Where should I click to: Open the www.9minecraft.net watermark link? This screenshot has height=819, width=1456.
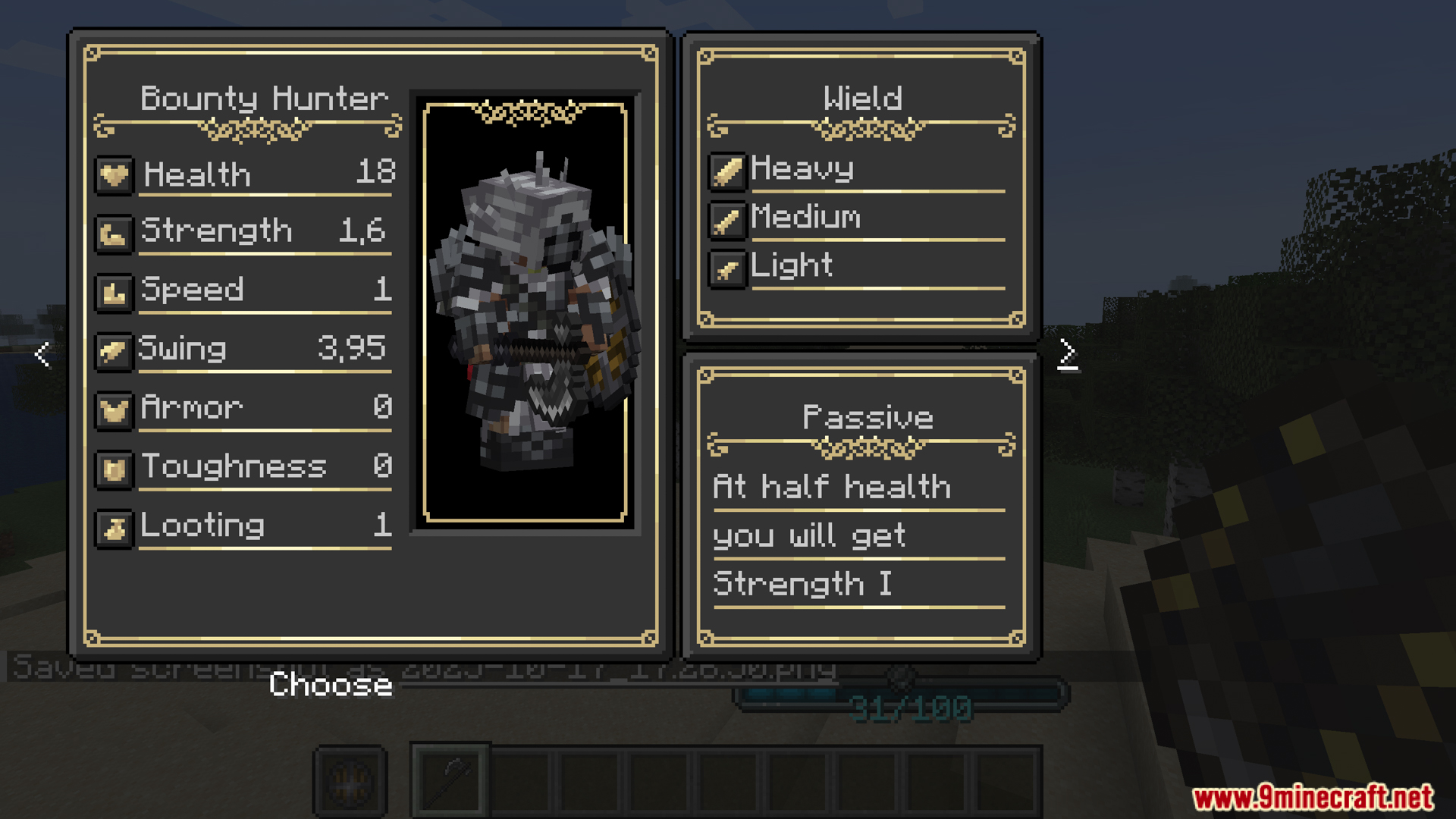click(x=1313, y=797)
